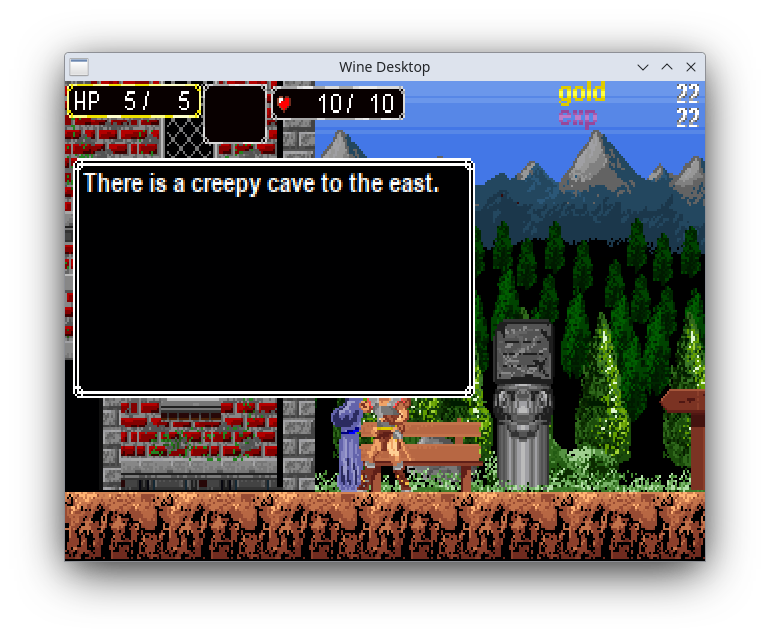The image size is (770, 638).
Task: Close the Wine Desktop window
Action: (691, 67)
